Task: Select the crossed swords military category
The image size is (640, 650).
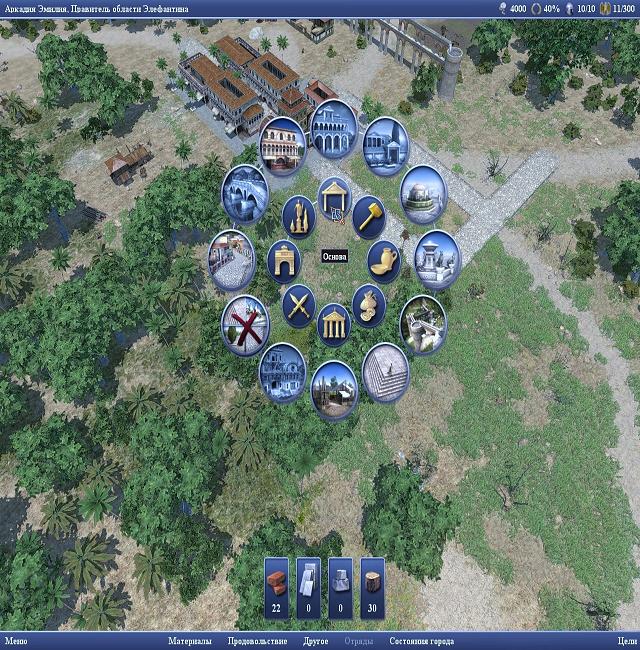Action: point(298,302)
